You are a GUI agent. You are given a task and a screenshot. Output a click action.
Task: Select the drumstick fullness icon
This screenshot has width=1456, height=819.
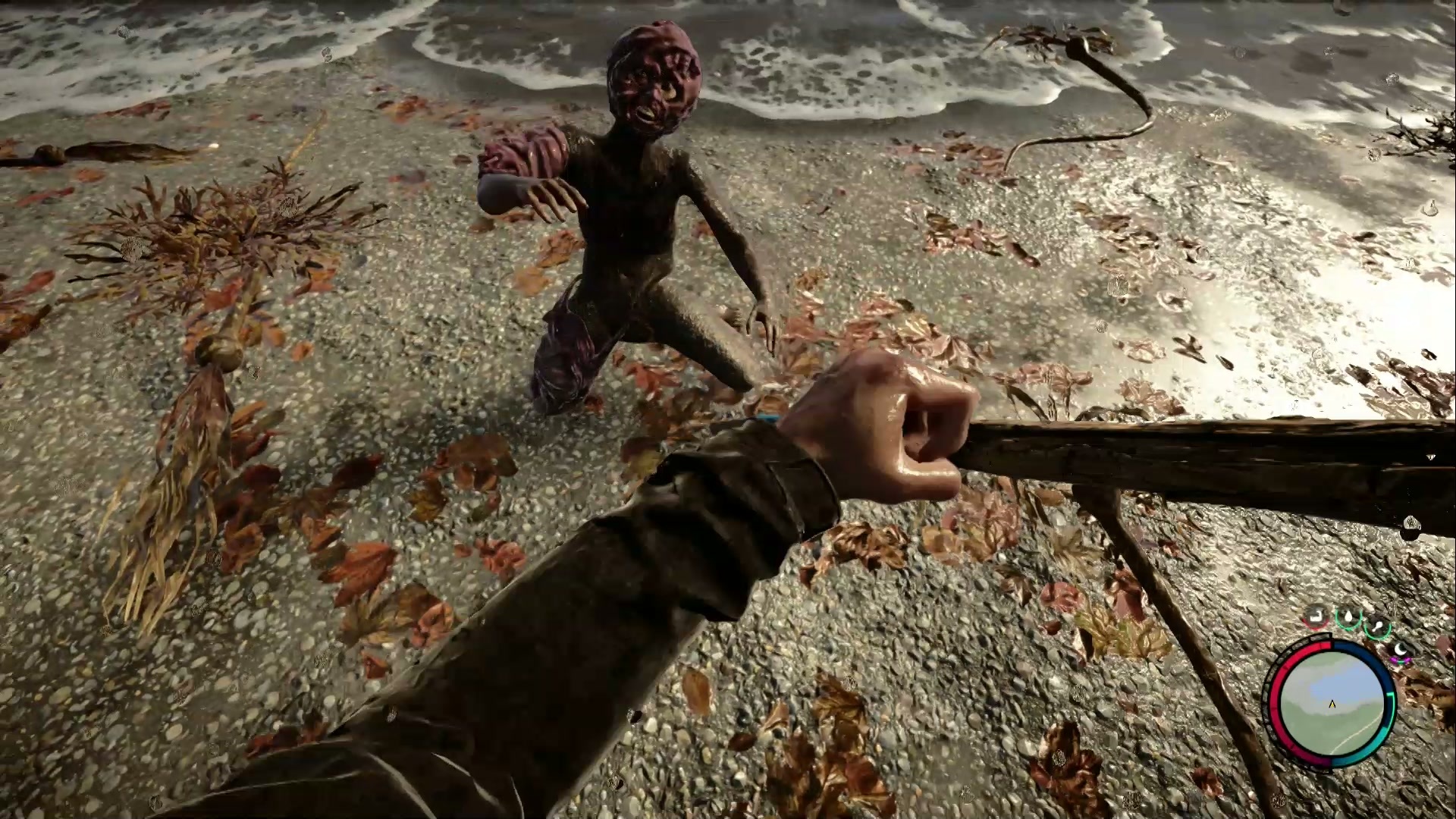(x=1377, y=625)
